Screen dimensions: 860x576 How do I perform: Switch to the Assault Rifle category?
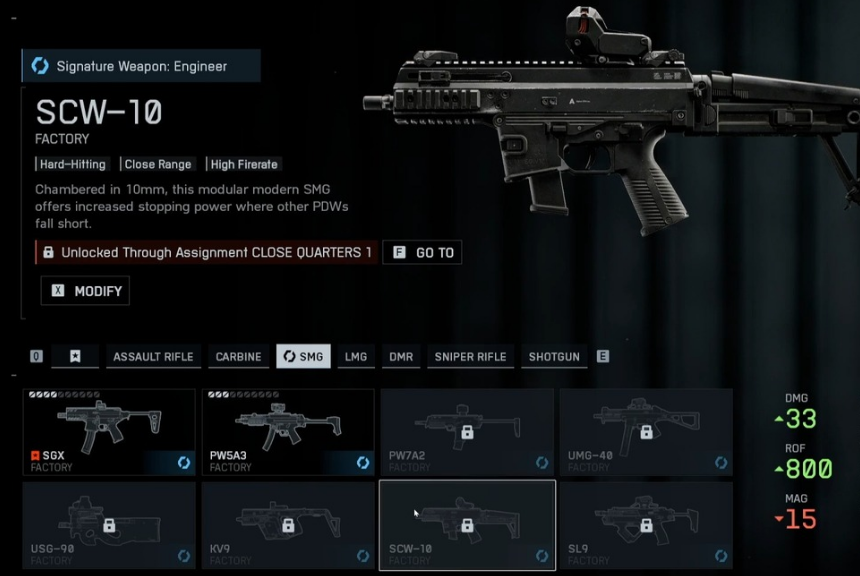(x=153, y=357)
